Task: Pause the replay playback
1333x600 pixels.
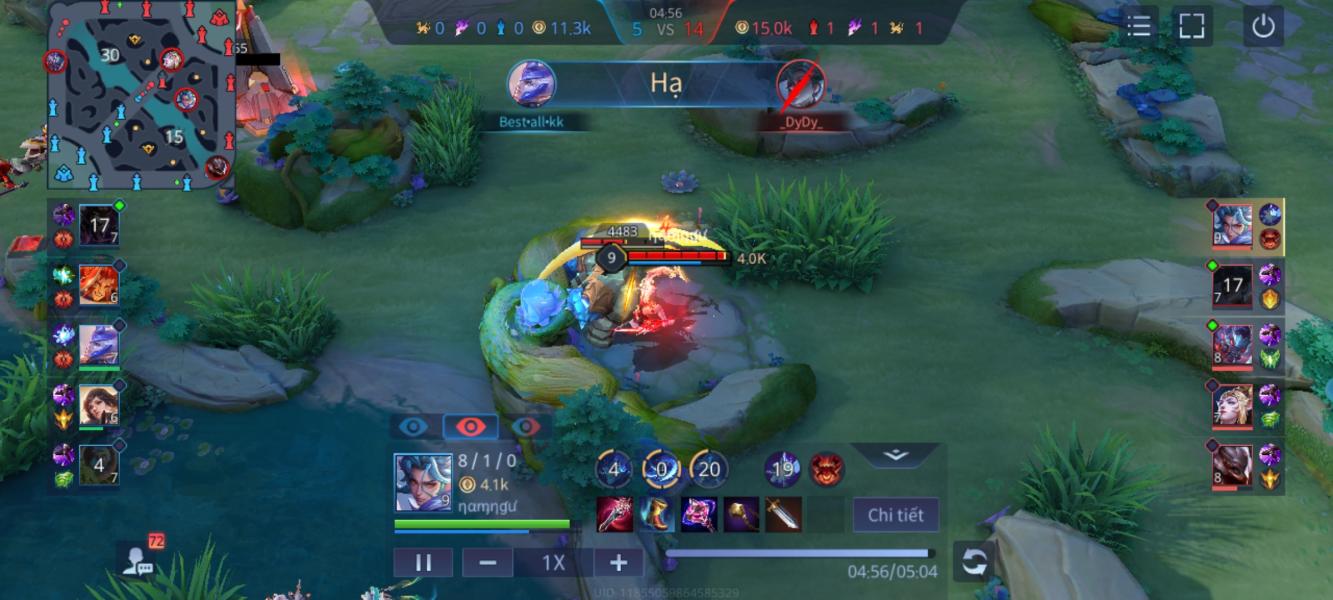Action: [423, 563]
